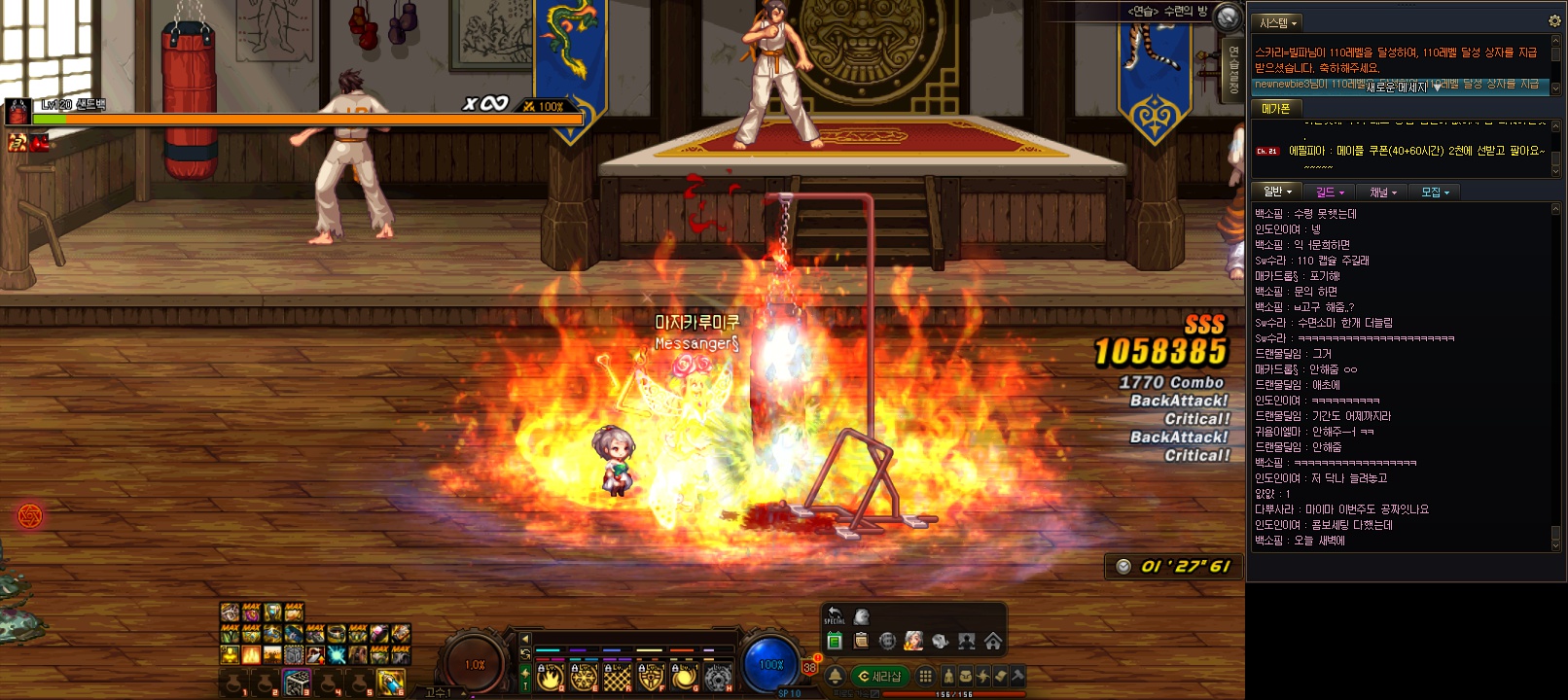Click the SPECIAL return arrow icon

coord(835,615)
